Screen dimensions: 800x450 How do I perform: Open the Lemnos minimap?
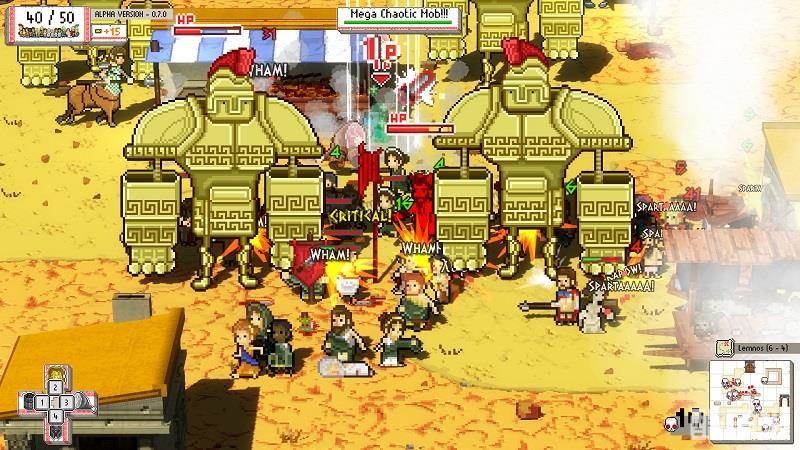[x=752, y=393]
